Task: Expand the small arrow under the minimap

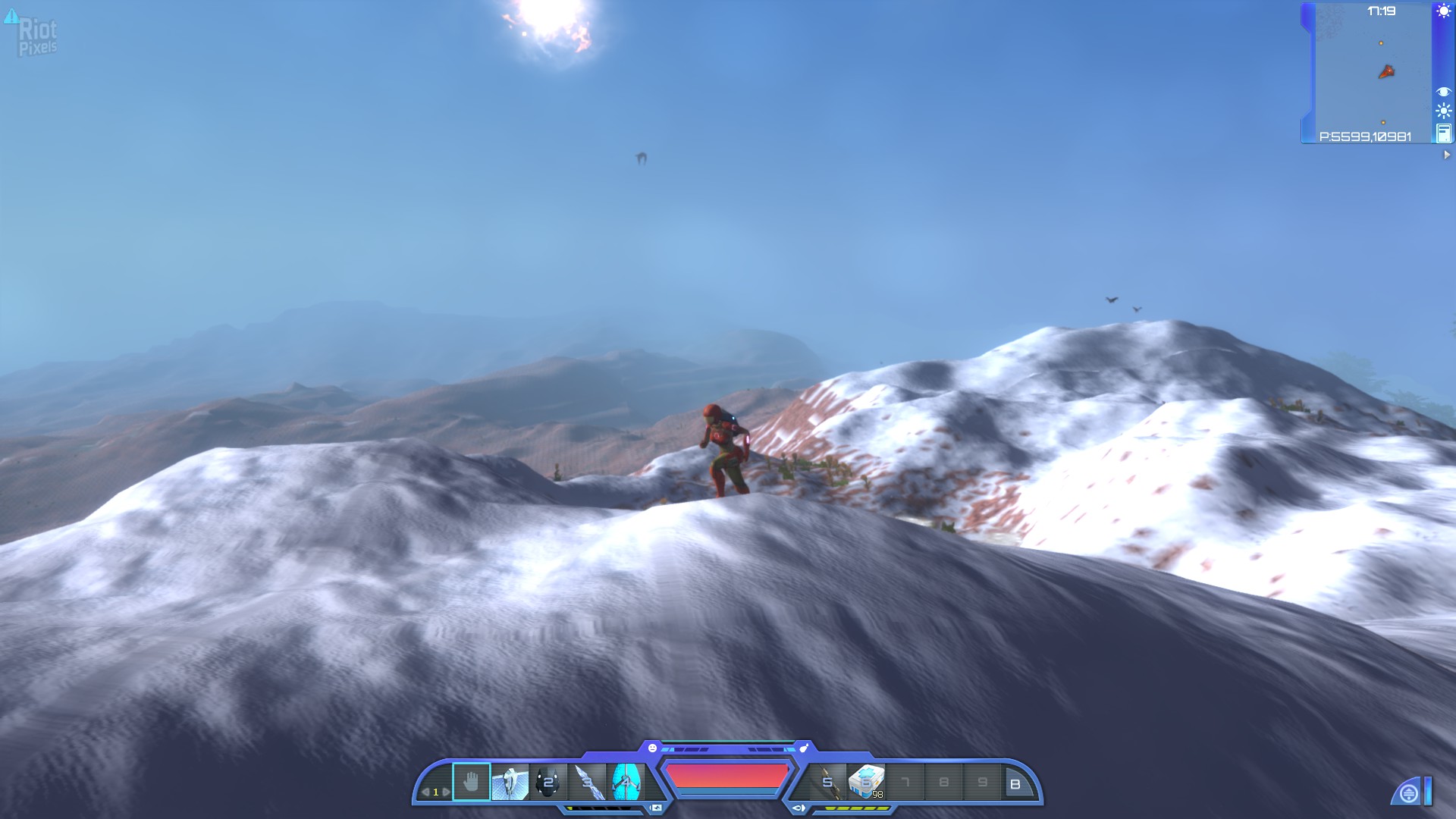Action: 1446,155
